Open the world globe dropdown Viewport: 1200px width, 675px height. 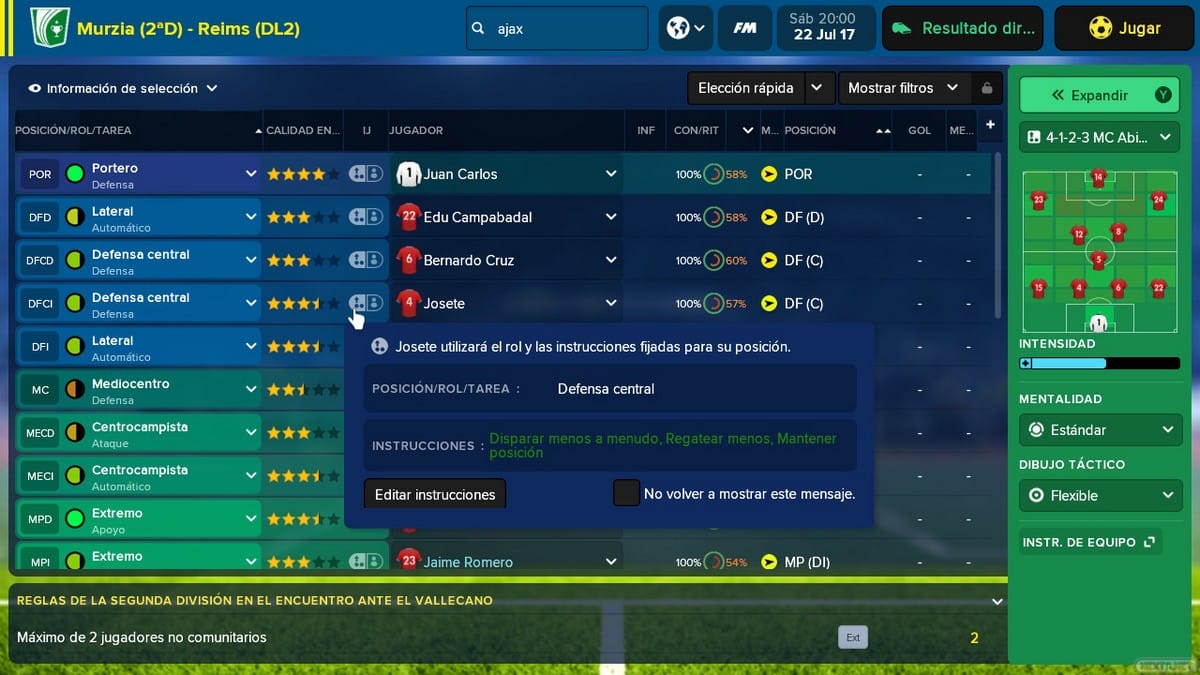686,29
